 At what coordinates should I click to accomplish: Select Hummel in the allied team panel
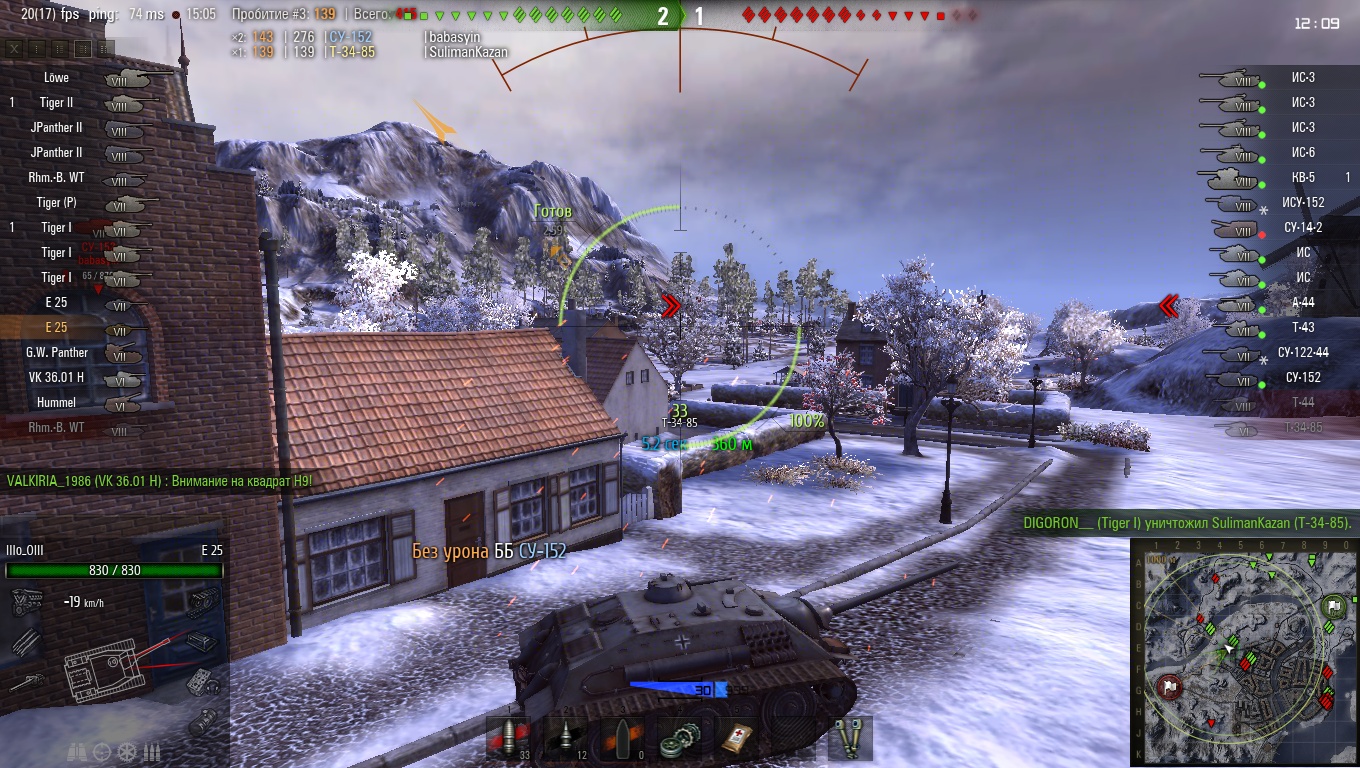[x=57, y=402]
